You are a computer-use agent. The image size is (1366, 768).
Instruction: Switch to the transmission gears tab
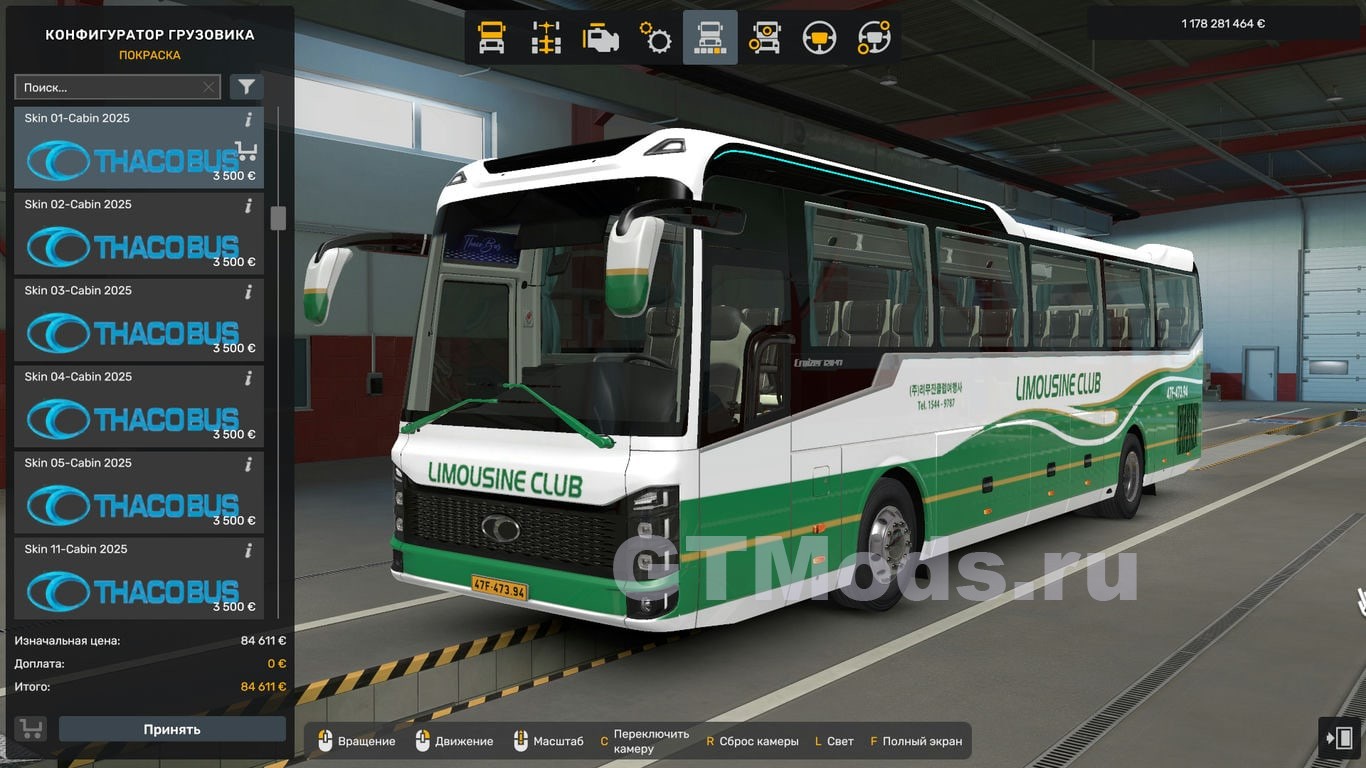click(x=656, y=38)
